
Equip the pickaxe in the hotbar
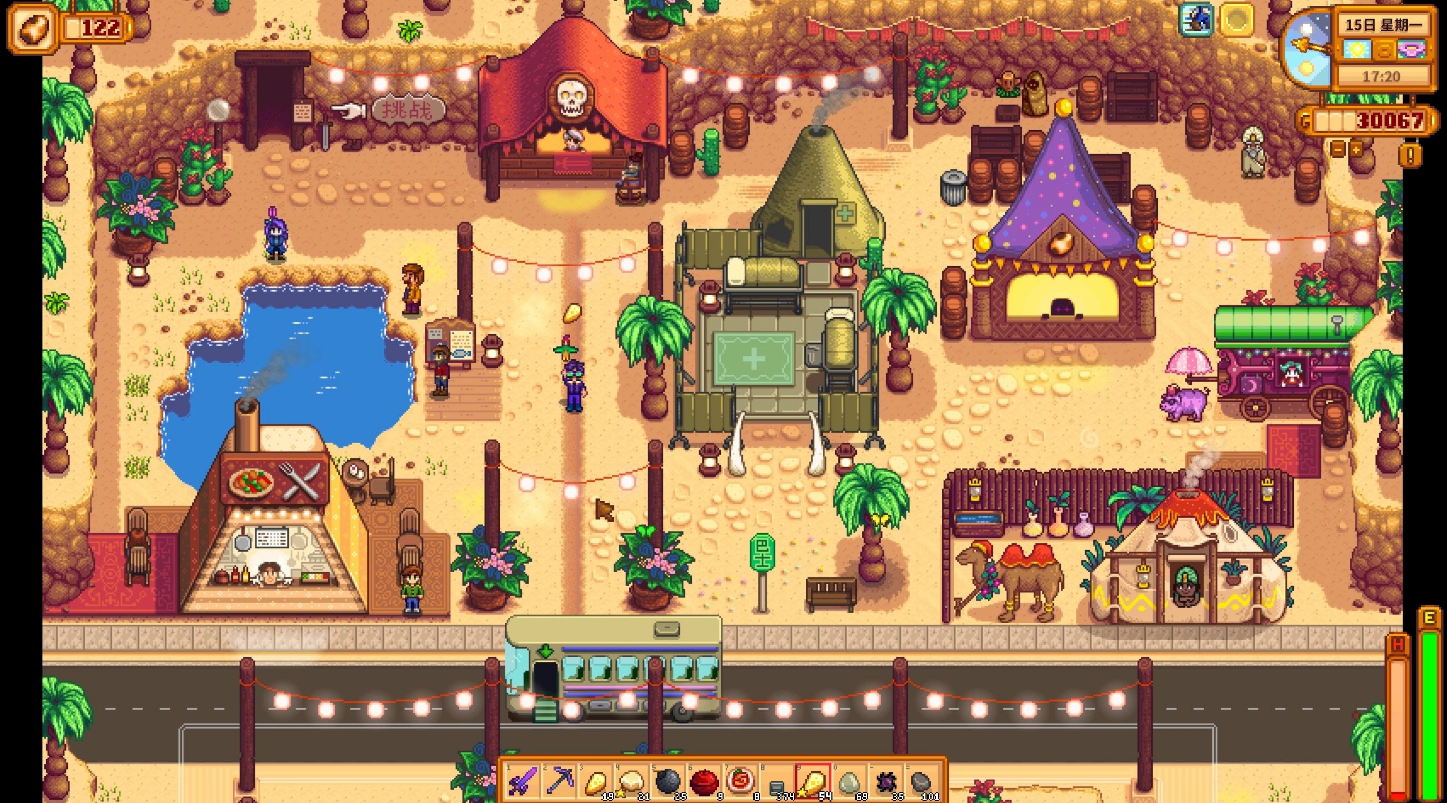559,779
